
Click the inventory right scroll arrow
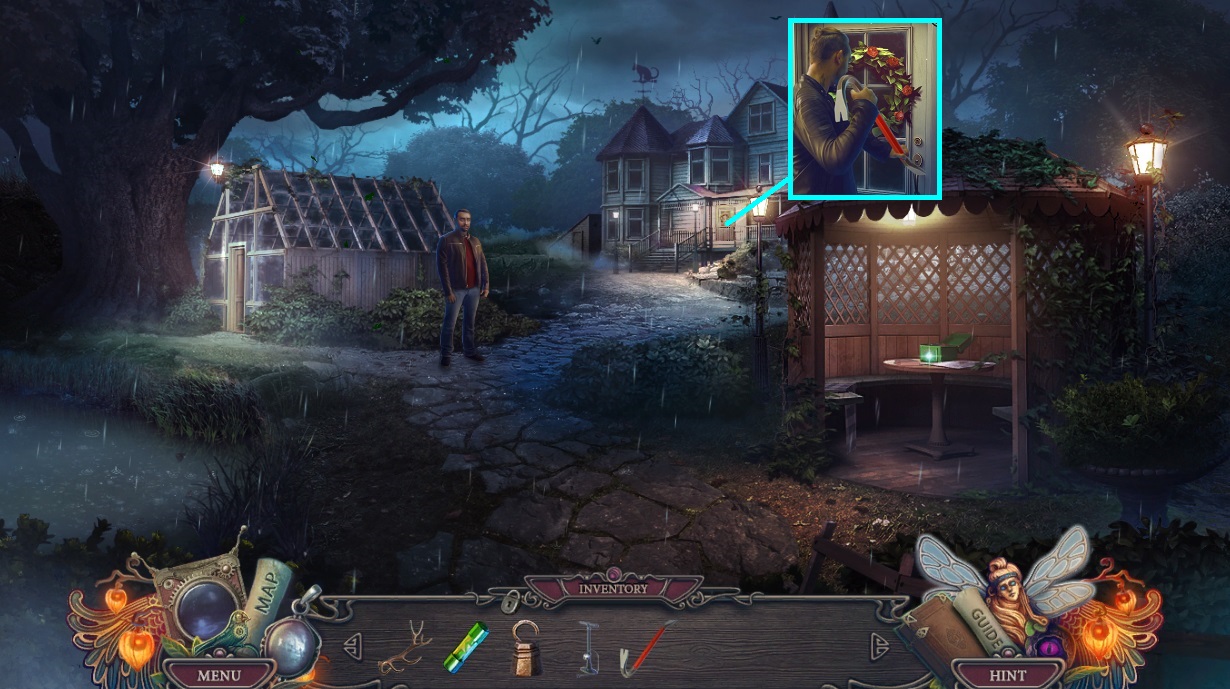(879, 643)
